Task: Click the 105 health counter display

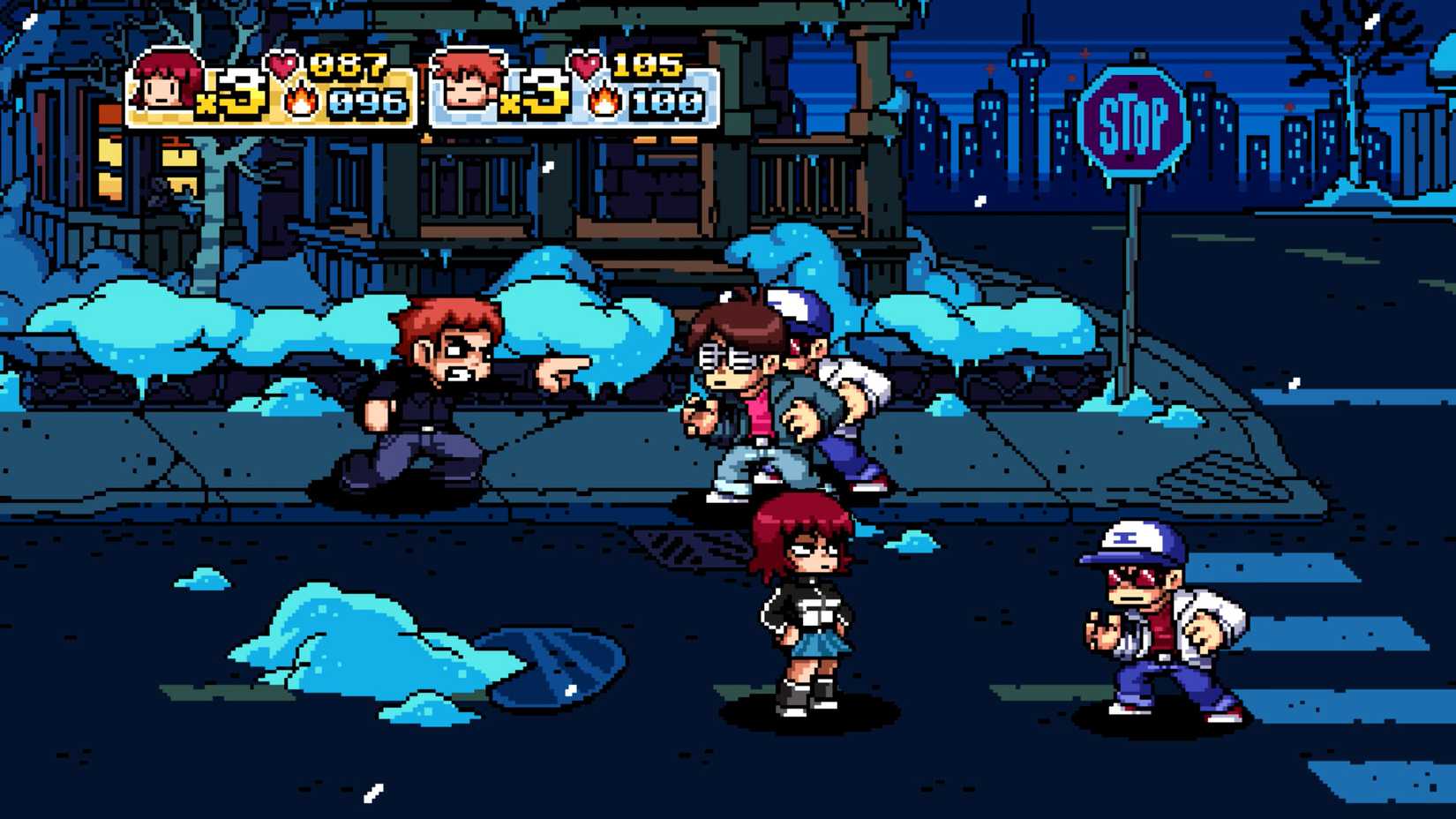Action: tap(650, 62)
